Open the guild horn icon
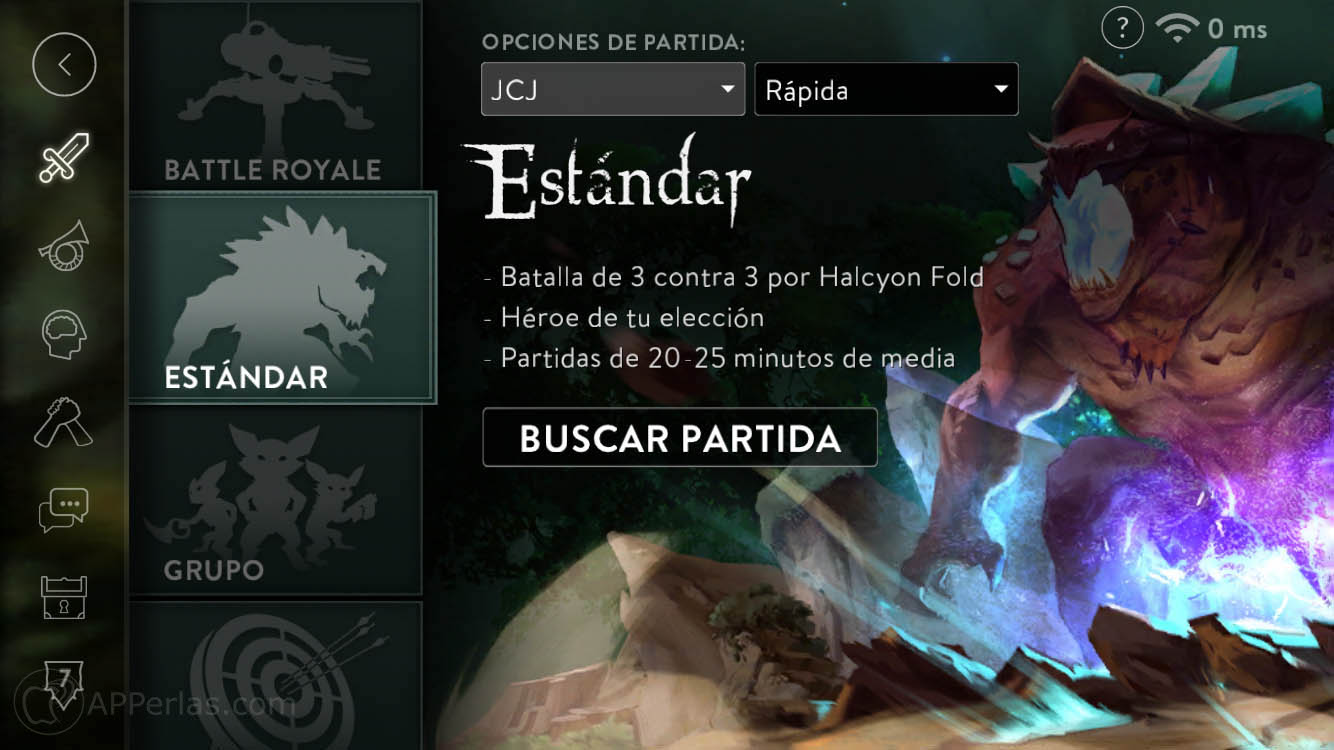The image size is (1334, 750). [63, 245]
